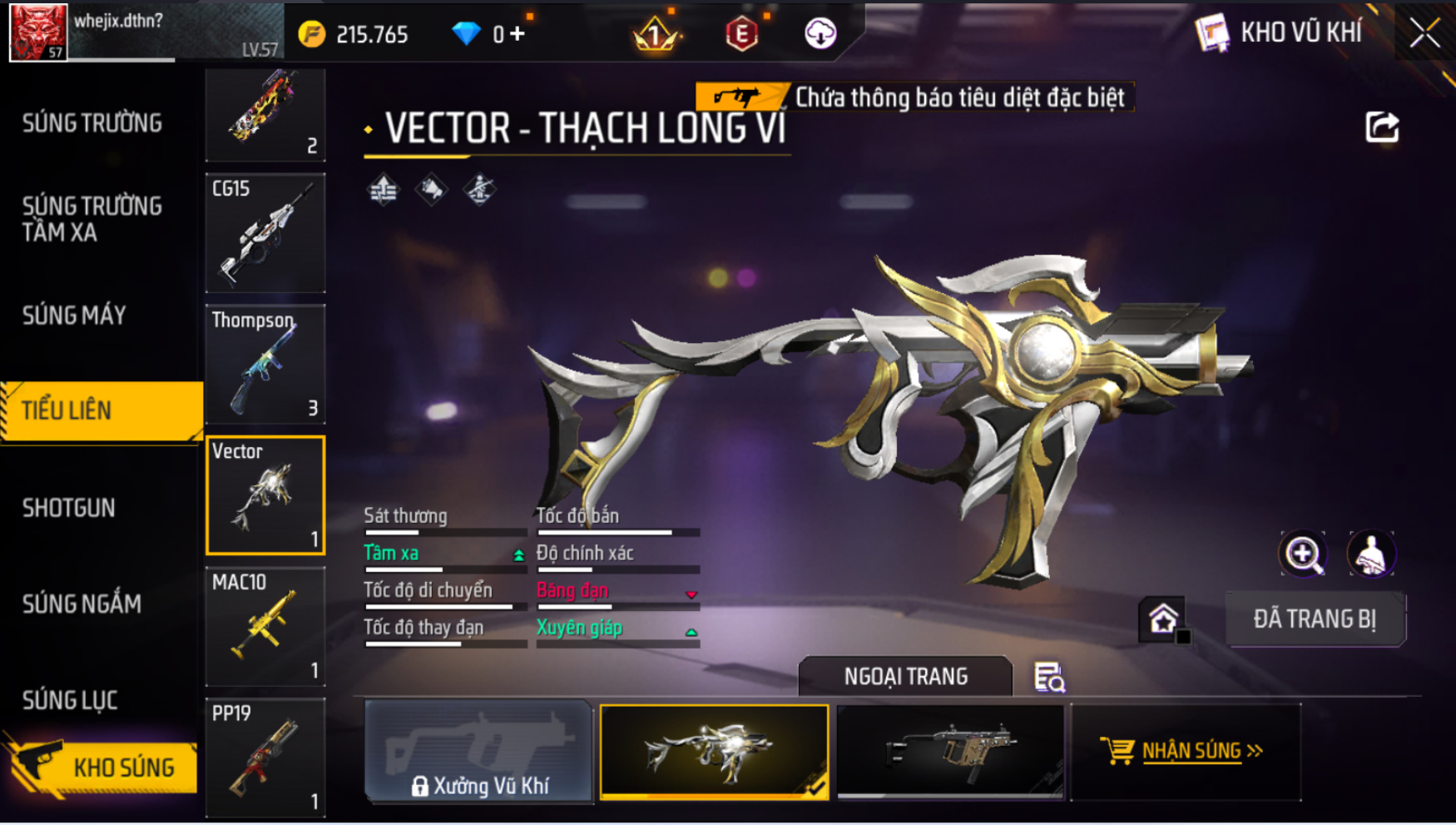Choose the Shotgun category

coord(69,508)
